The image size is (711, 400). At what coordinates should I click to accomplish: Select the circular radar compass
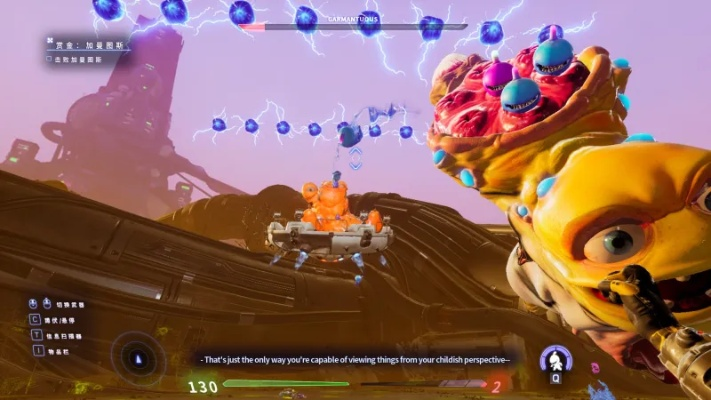click(138, 357)
